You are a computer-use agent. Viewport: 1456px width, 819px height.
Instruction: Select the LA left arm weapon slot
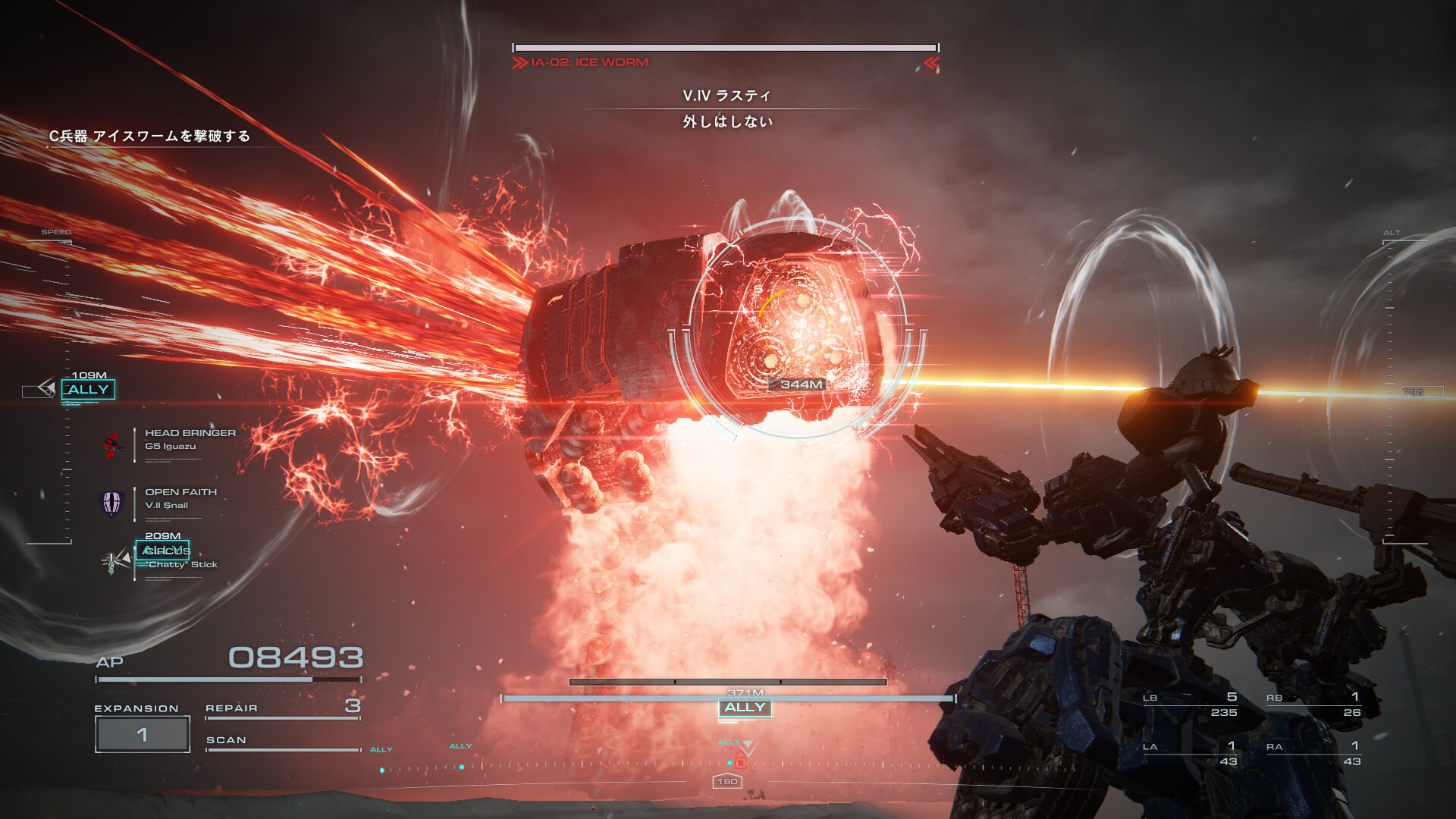[x=1191, y=754]
